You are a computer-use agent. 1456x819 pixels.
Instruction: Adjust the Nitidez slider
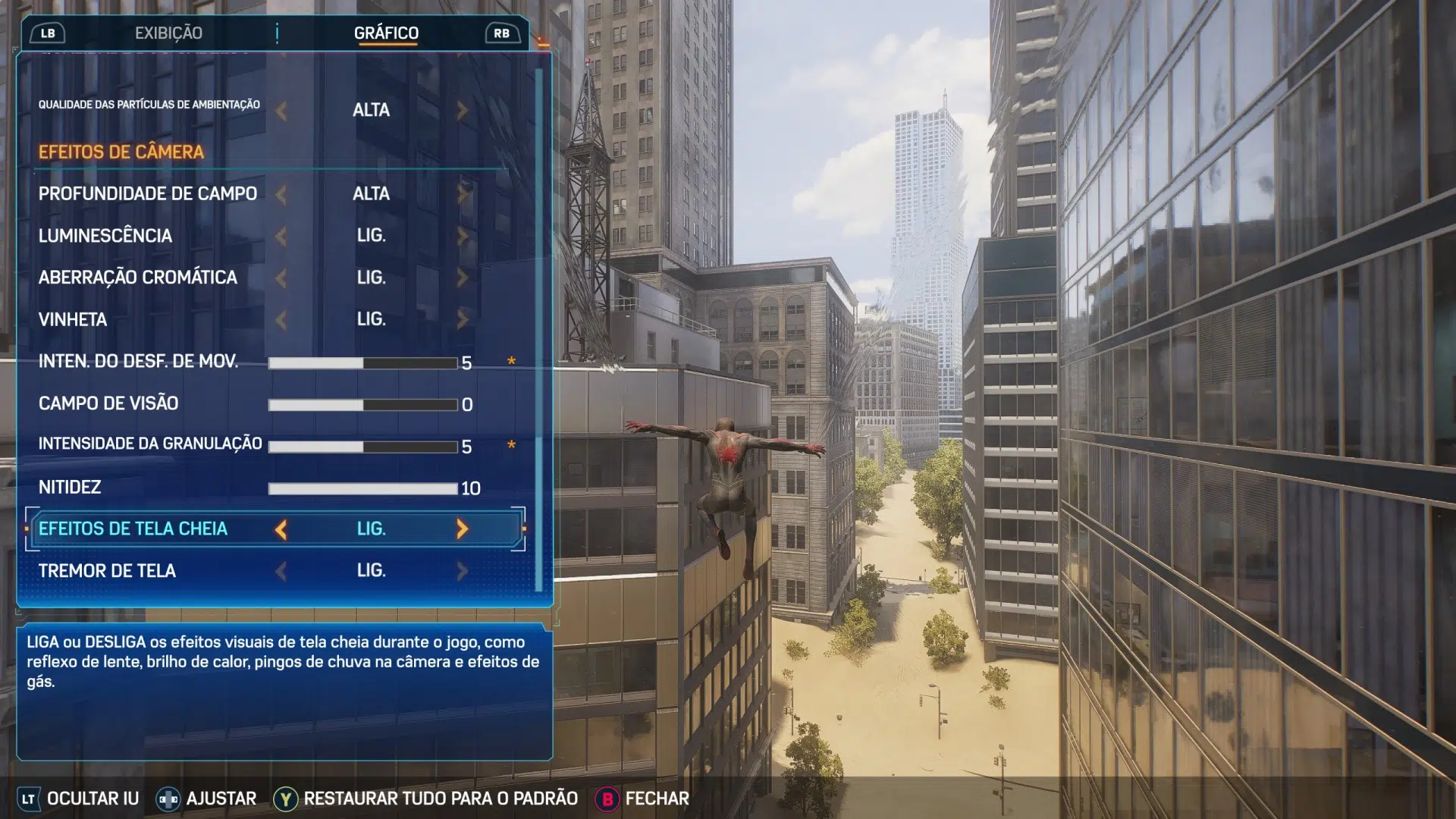362,488
